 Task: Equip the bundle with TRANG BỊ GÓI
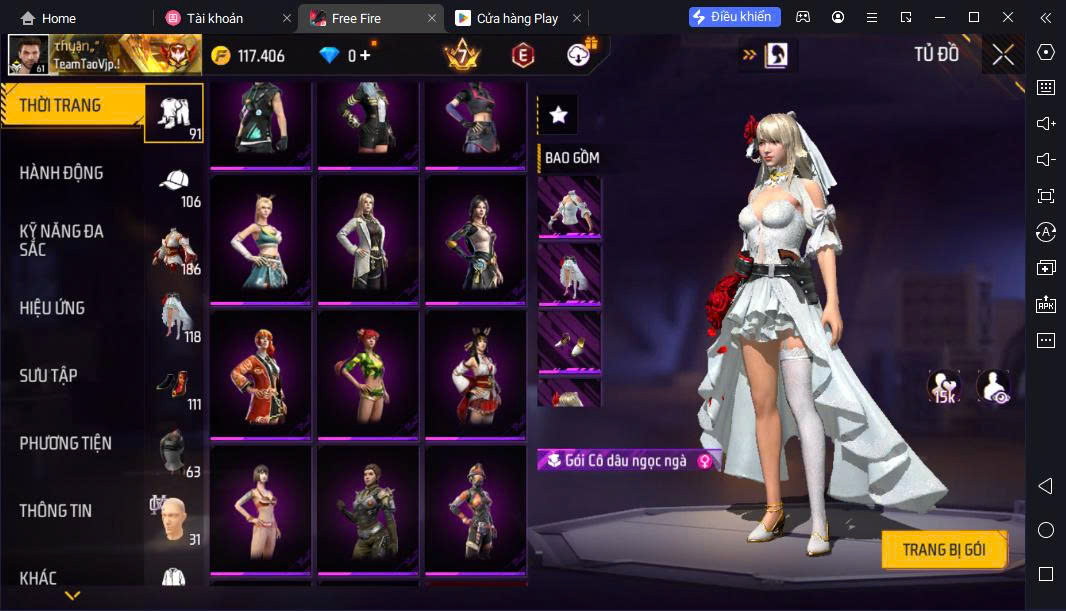[943, 550]
